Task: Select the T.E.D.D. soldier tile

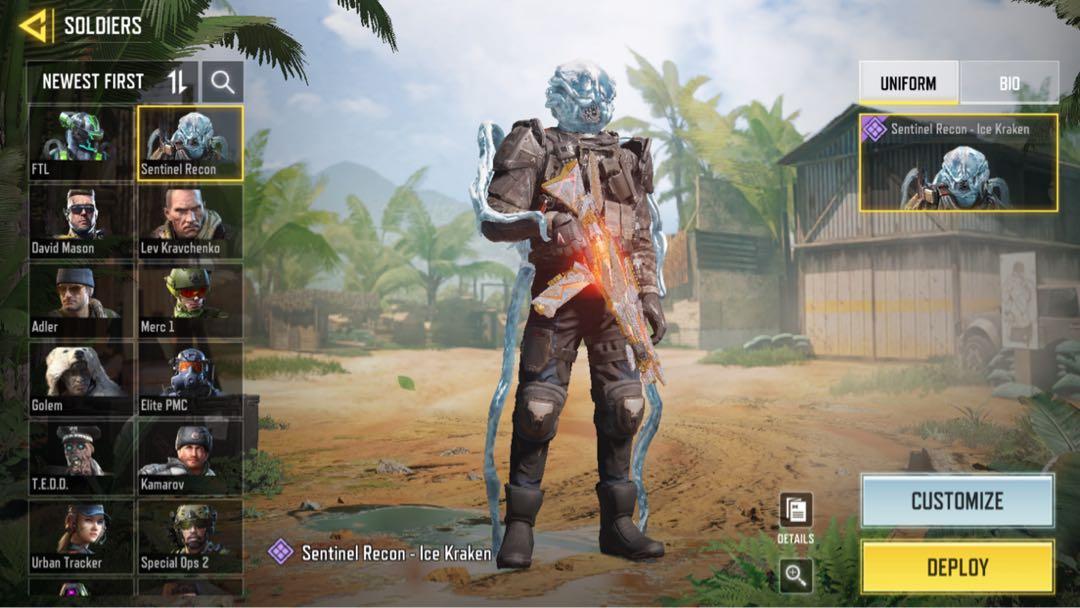Action: point(80,457)
